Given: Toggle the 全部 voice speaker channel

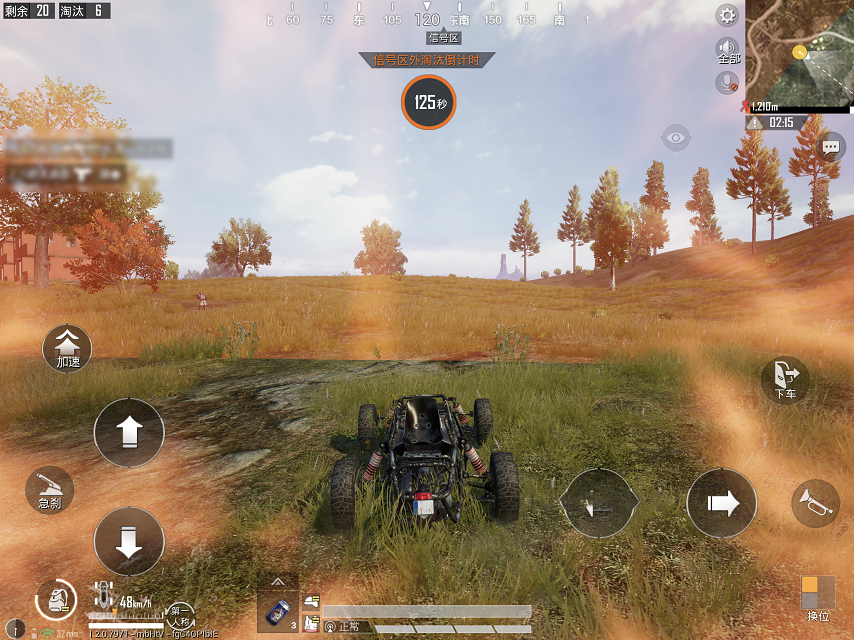Looking at the screenshot, I should (727, 51).
